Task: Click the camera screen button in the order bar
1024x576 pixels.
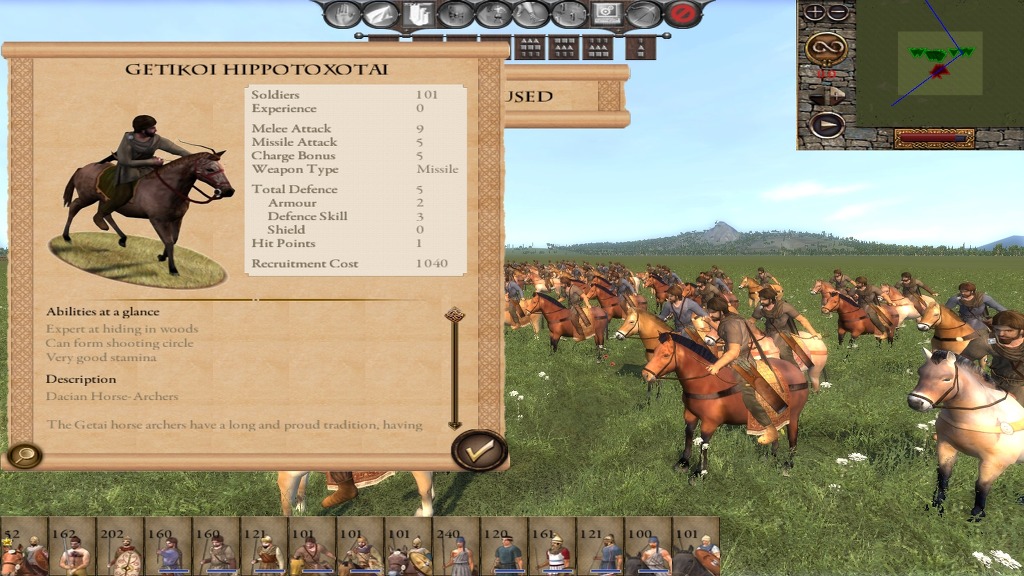Action: pyautogui.click(x=606, y=14)
